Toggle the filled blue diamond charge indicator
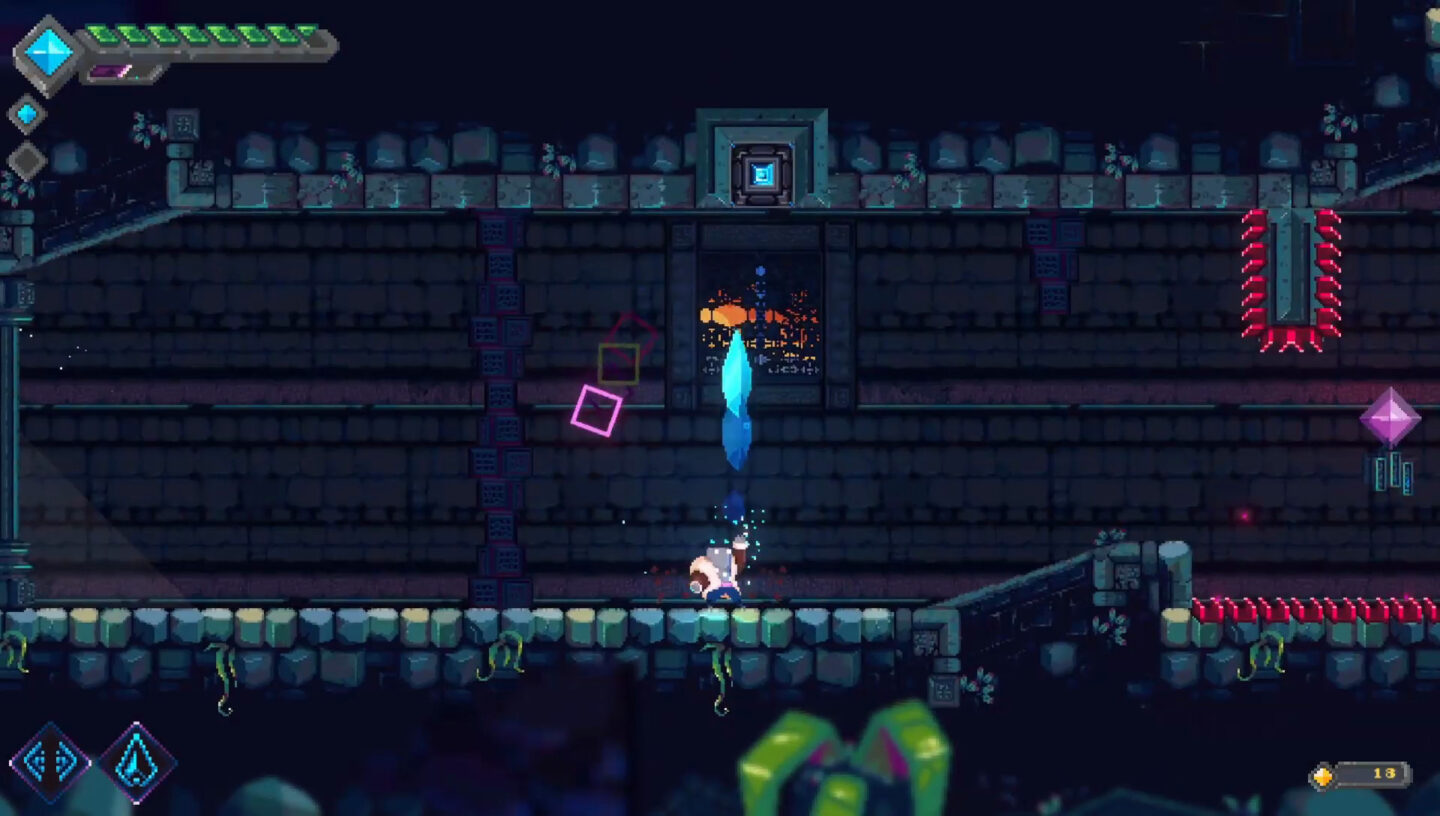This screenshot has width=1440, height=816. [x=27, y=113]
